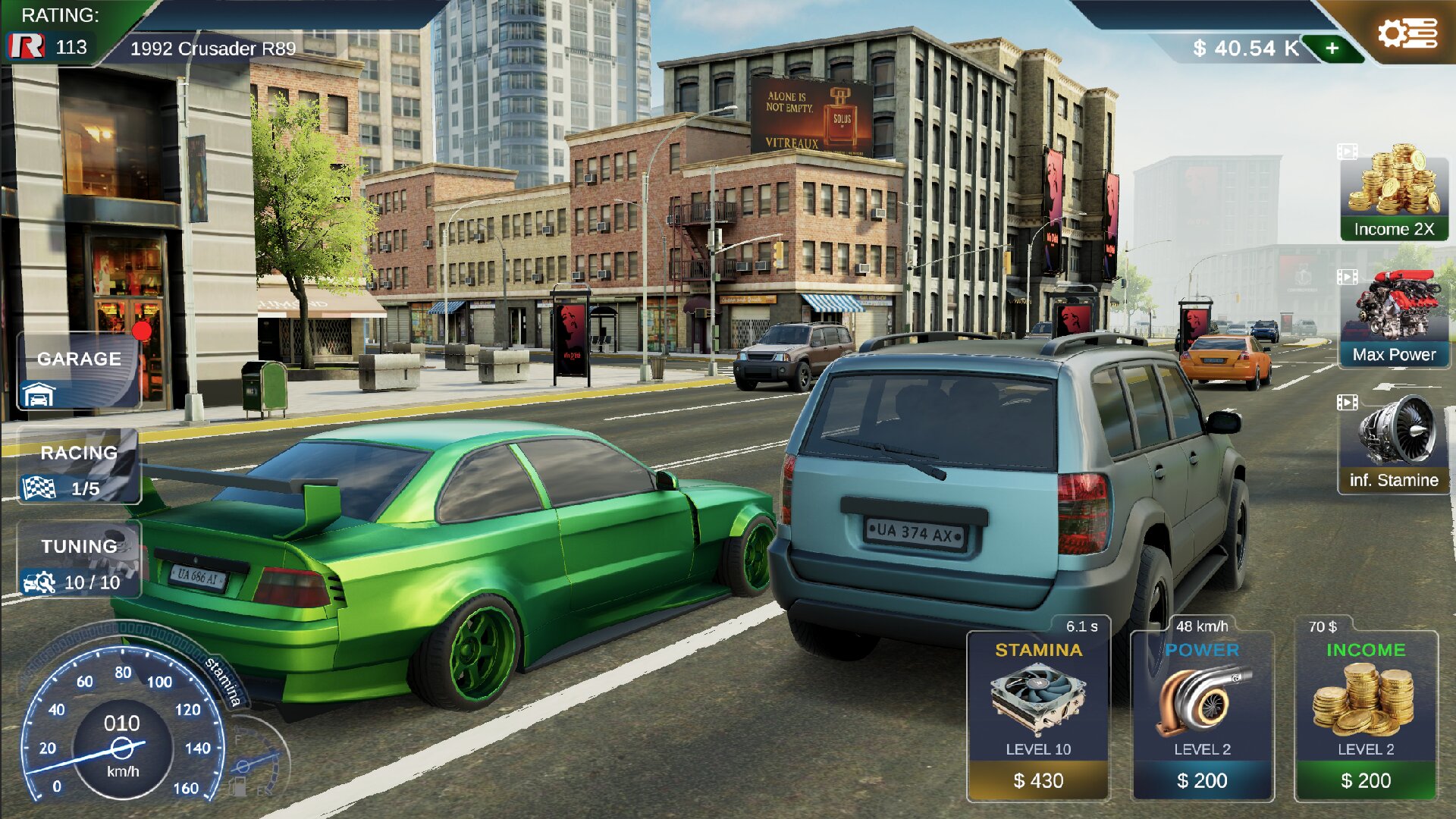Activate the Max Power boost
This screenshot has height=819, width=1456.
point(1394,318)
